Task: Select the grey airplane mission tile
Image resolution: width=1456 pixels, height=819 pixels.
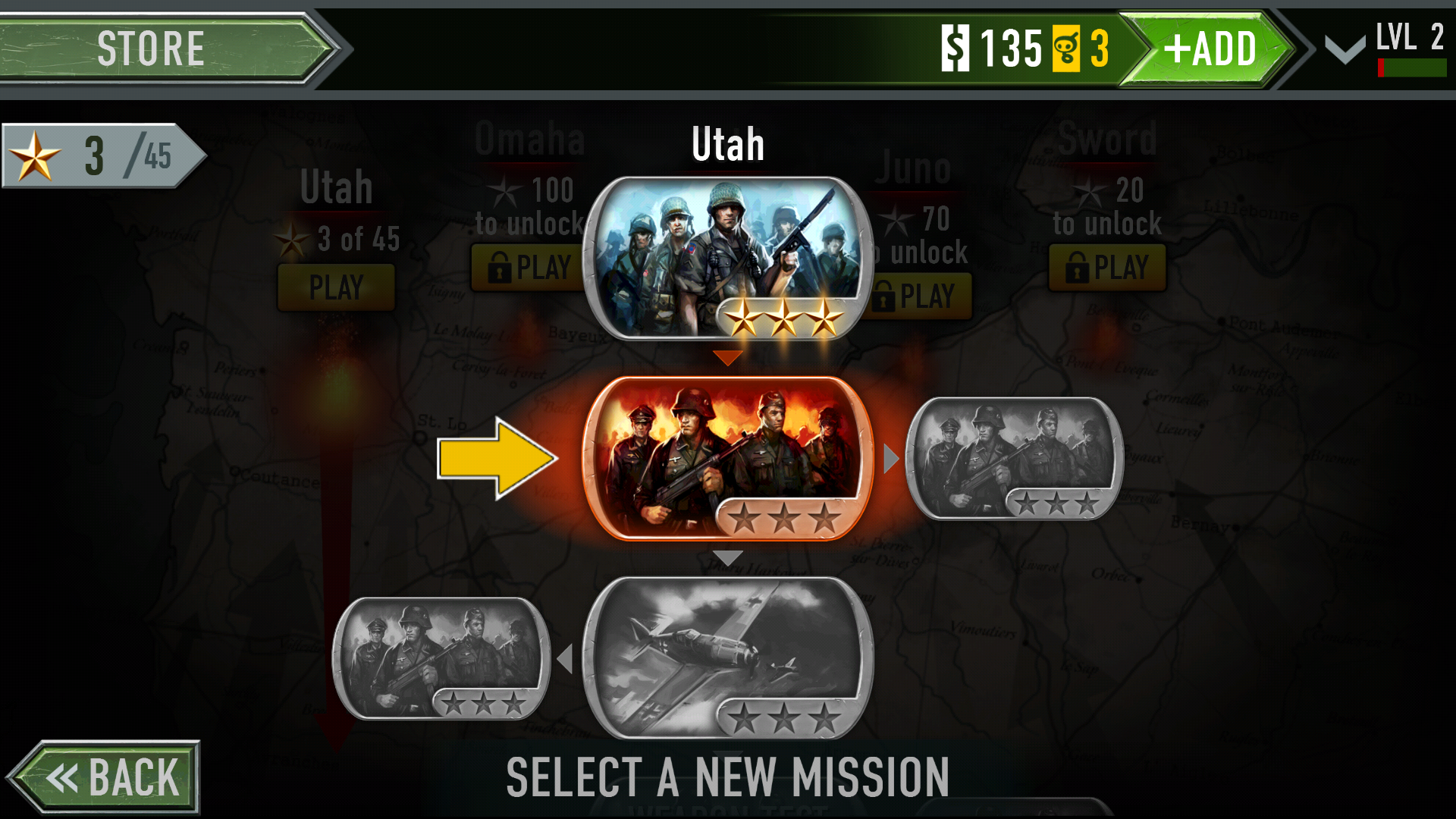Action: coord(726,657)
